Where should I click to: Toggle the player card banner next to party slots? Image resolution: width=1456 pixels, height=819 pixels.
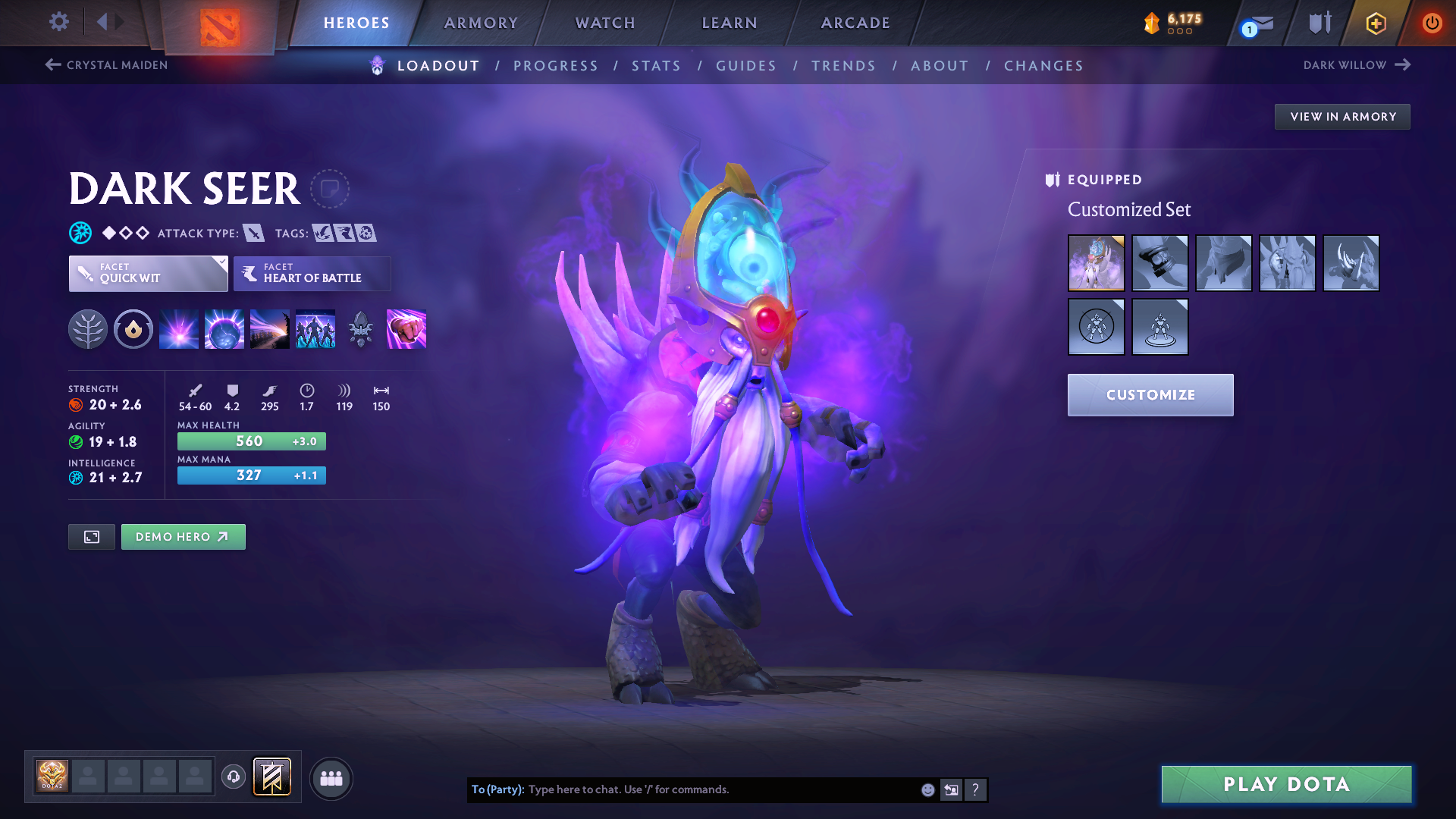coord(271,778)
